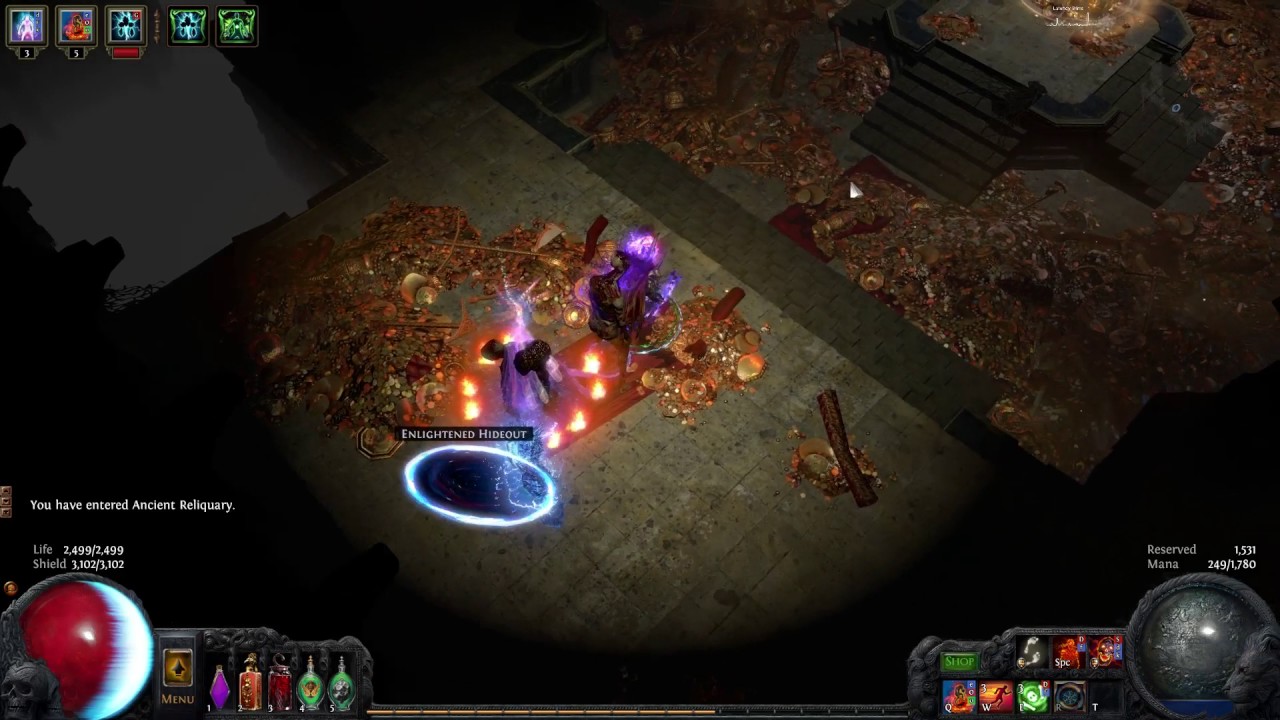Screen dimensions: 1280x720
Task: Click the green-framed glowing body buff icon
Action: (187, 26)
